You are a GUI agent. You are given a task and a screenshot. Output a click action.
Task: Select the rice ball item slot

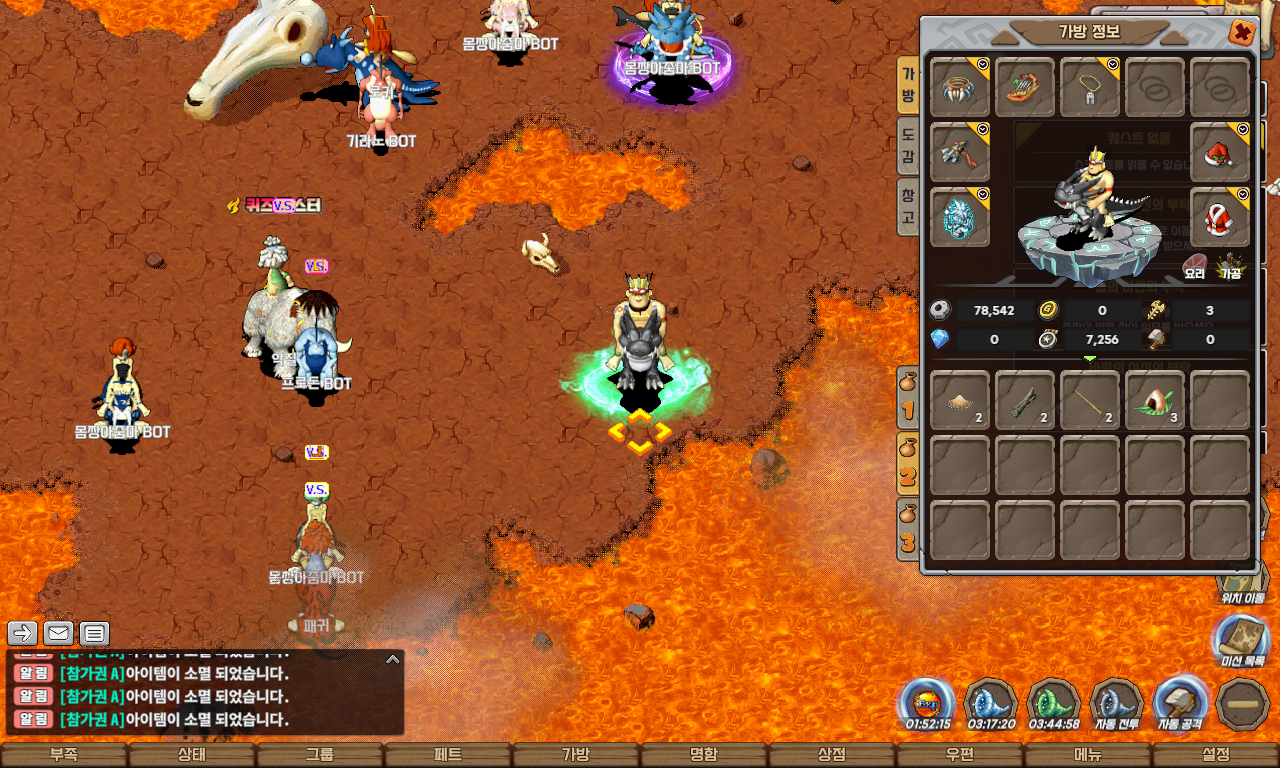click(1155, 401)
